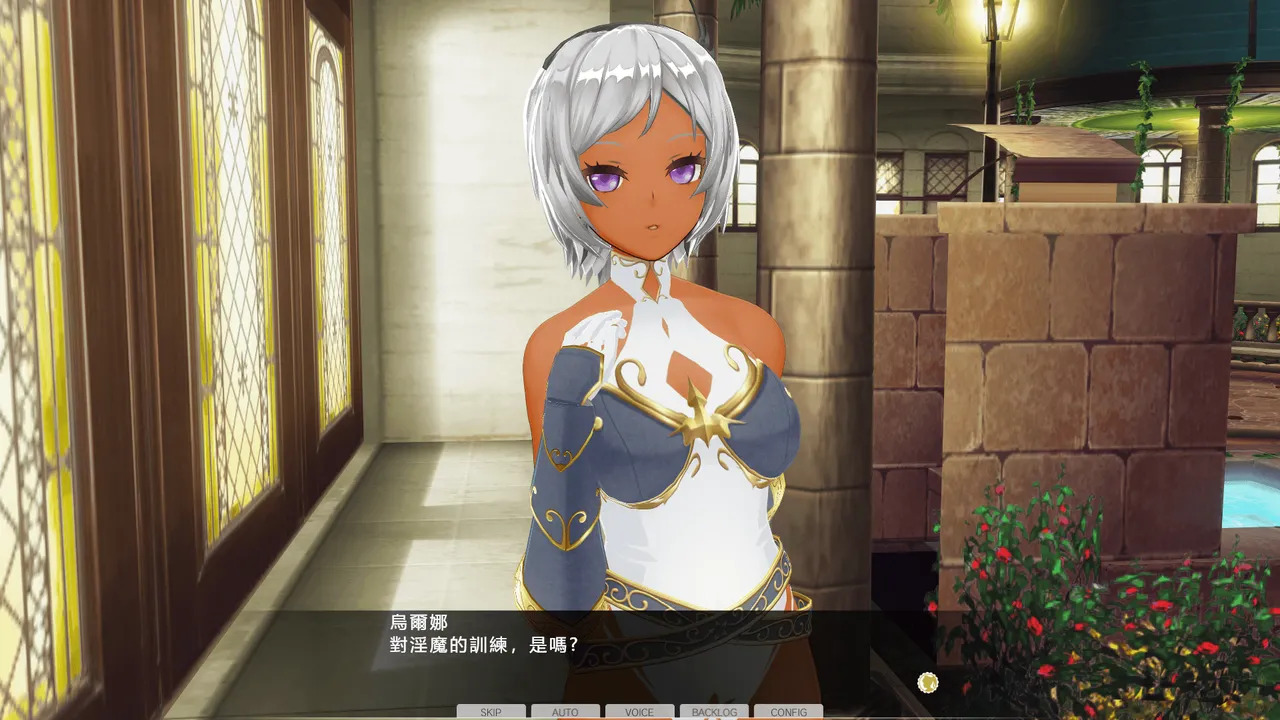Open the CONFIG settings

[788, 712]
